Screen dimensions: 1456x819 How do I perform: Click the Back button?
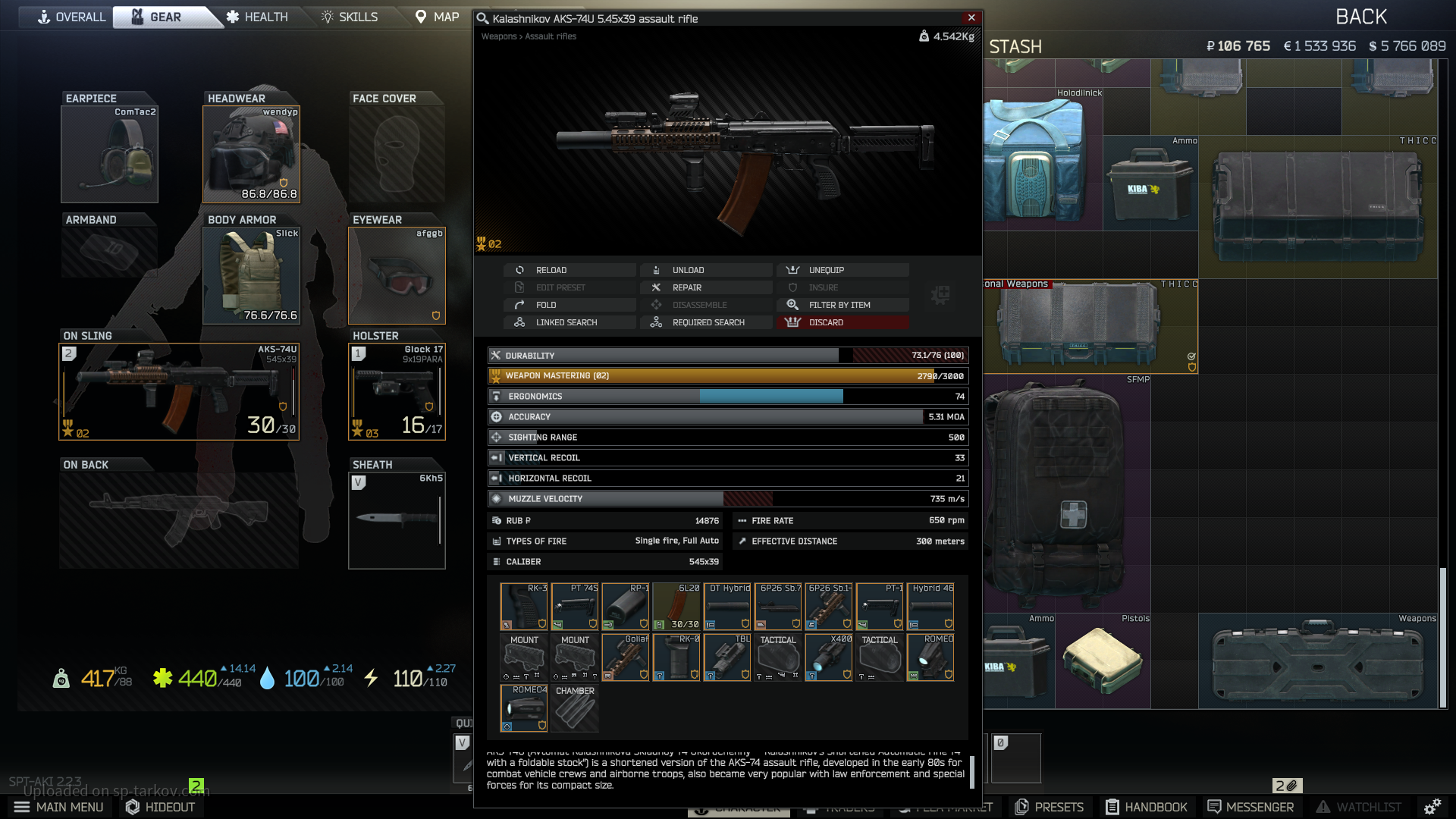[1361, 17]
